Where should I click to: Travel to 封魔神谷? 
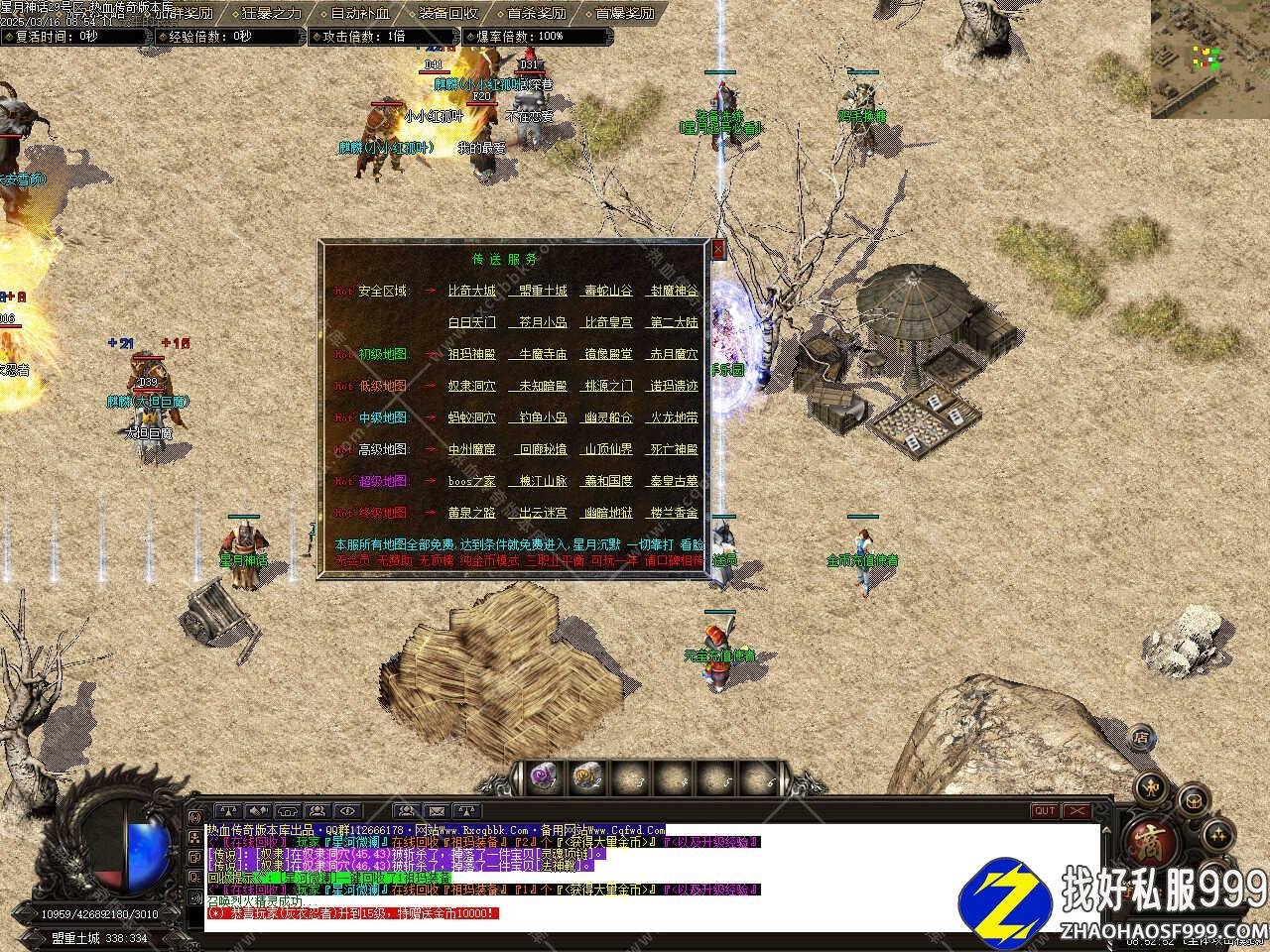pos(674,291)
